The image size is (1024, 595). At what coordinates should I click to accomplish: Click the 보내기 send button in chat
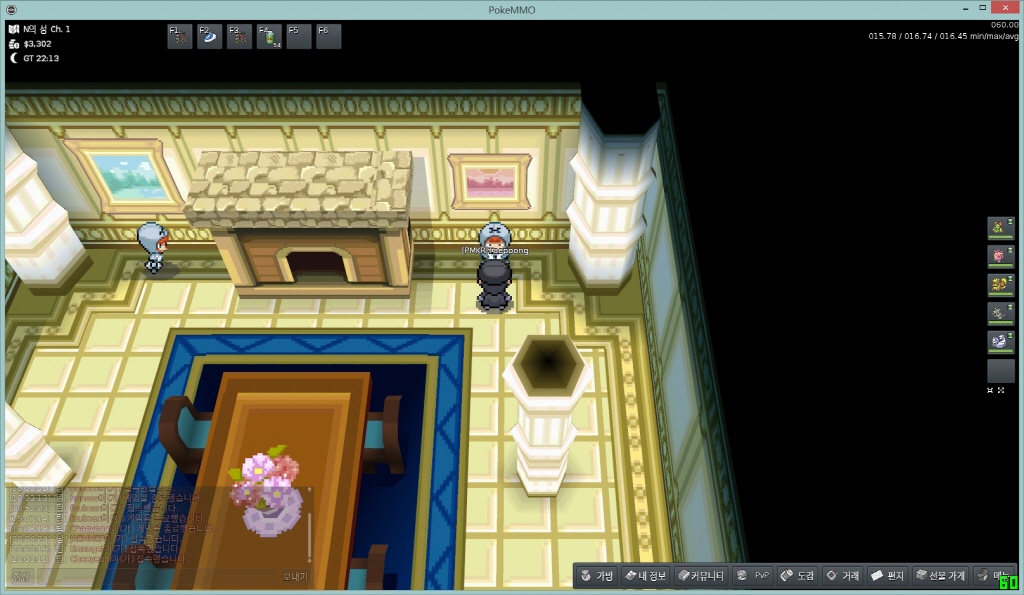point(294,577)
